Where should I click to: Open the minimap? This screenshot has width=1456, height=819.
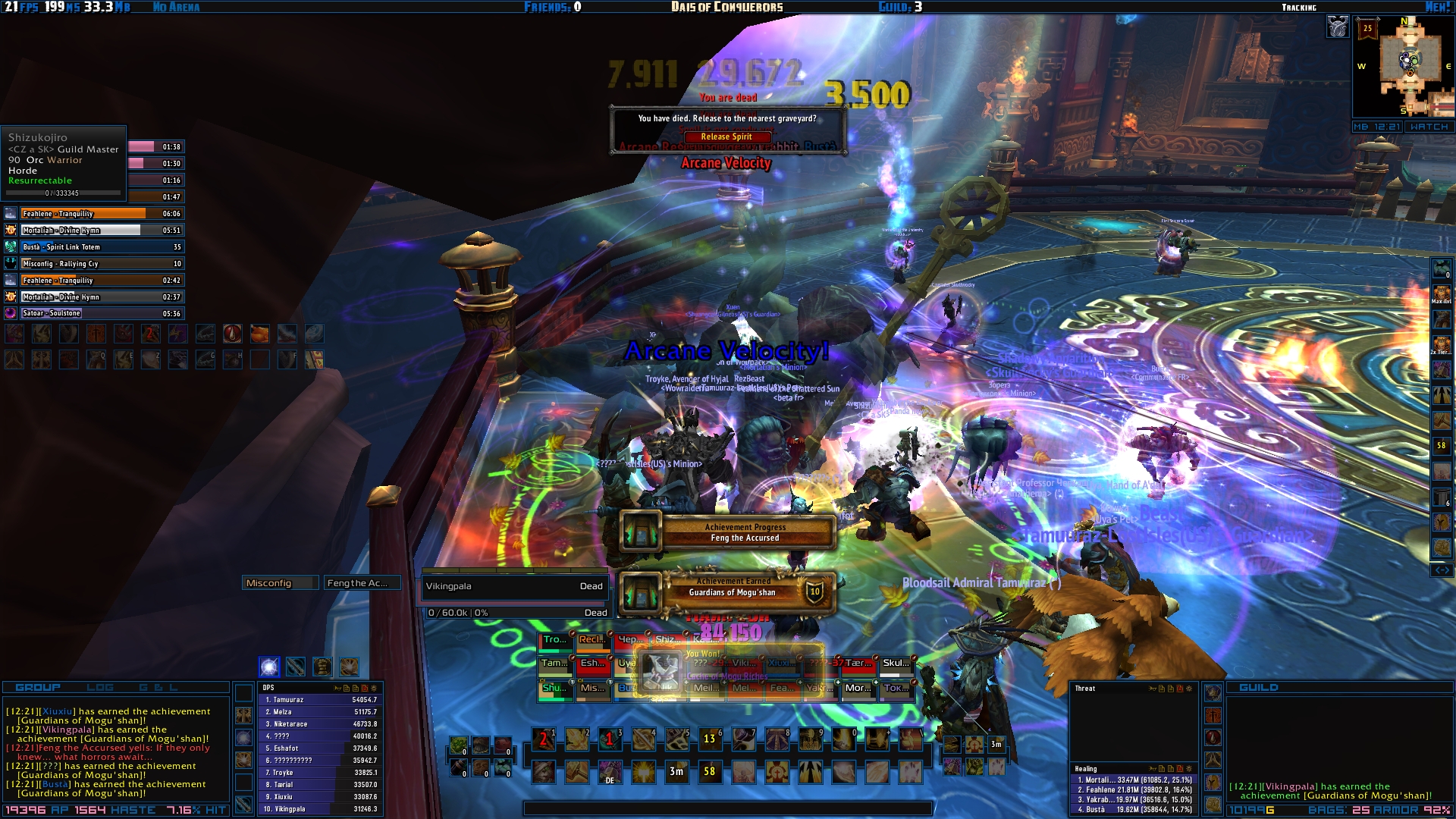1409,66
